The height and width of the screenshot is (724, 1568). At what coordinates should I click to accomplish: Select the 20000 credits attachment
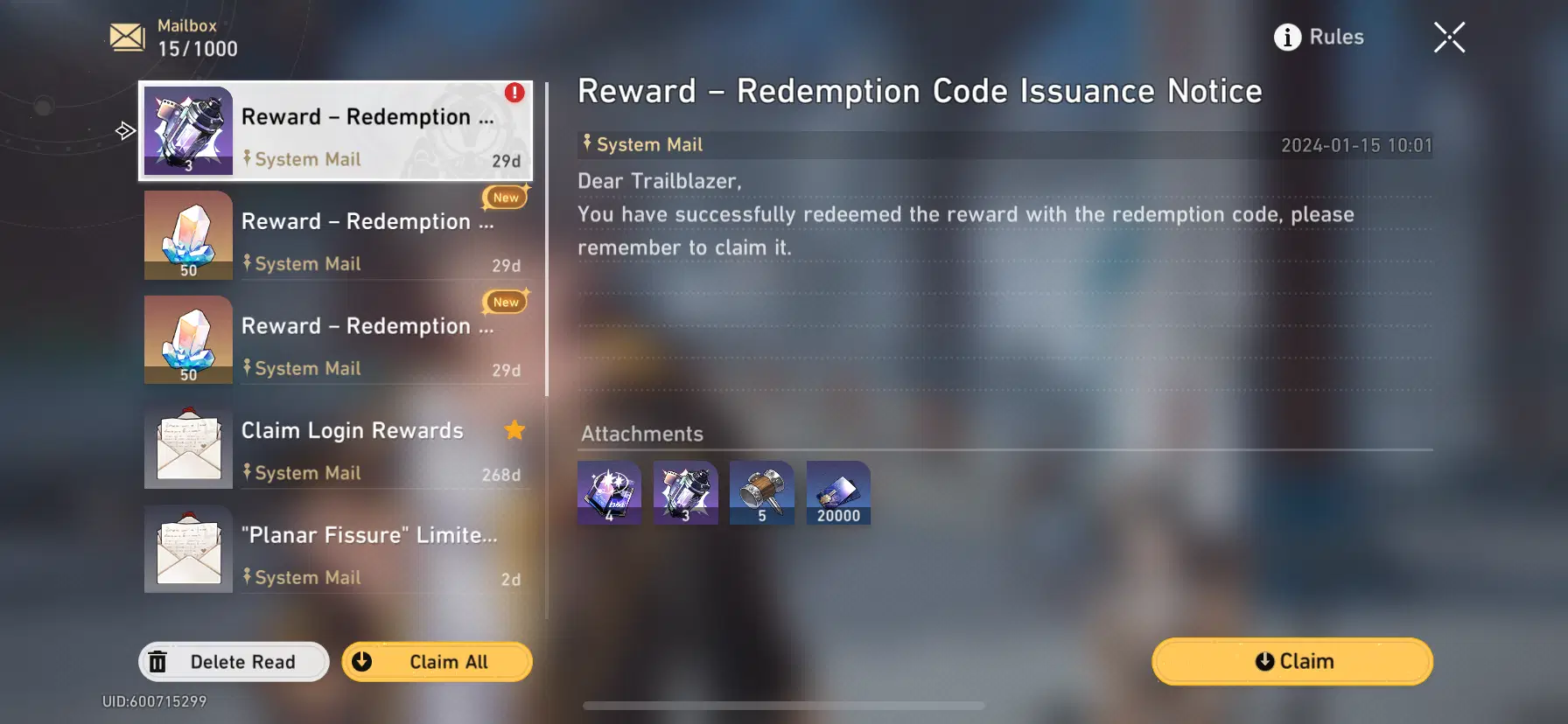(837, 492)
